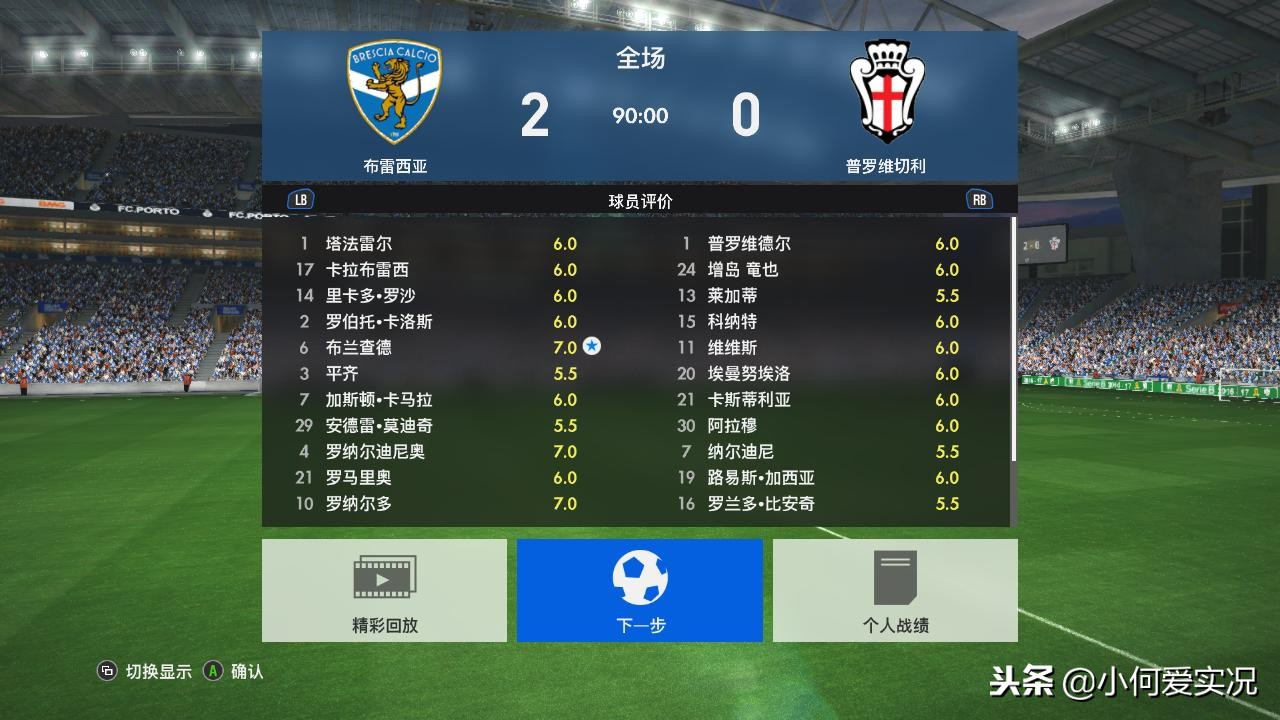Expand the 球员评价 player rating panel
Viewport: 1280px width, 720px height.
click(640, 199)
